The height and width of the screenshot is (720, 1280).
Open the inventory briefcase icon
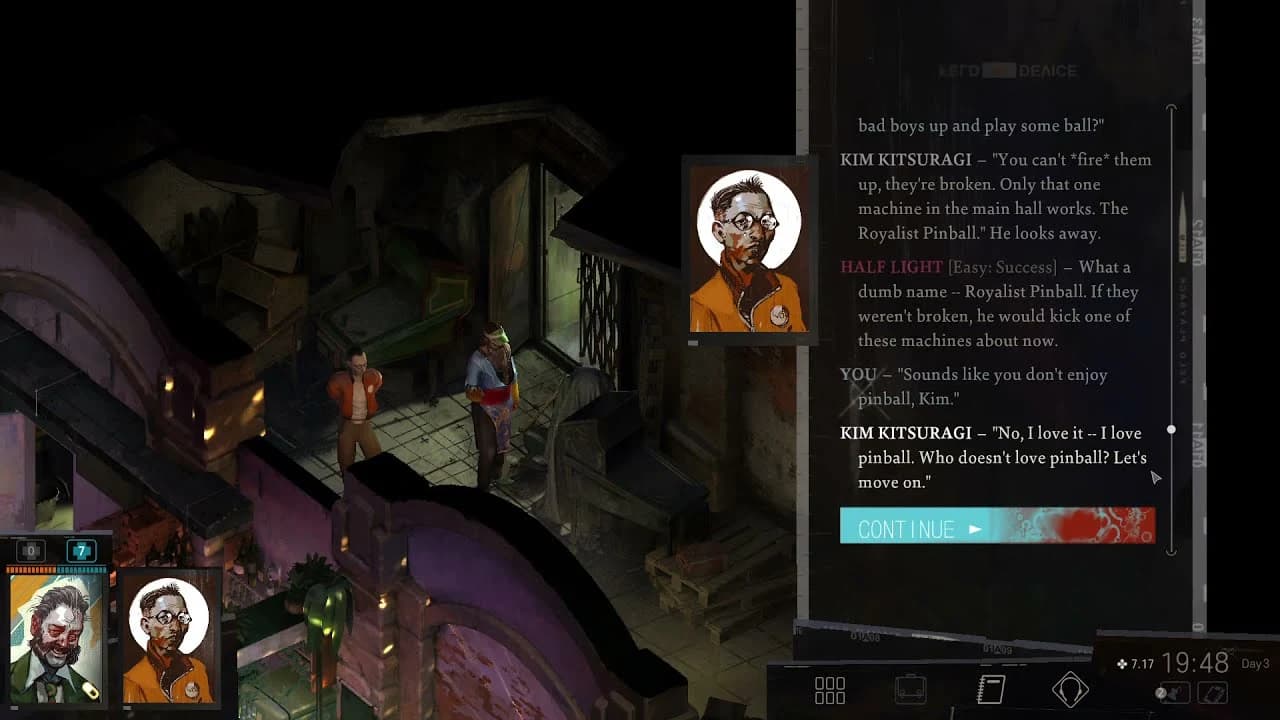(910, 690)
